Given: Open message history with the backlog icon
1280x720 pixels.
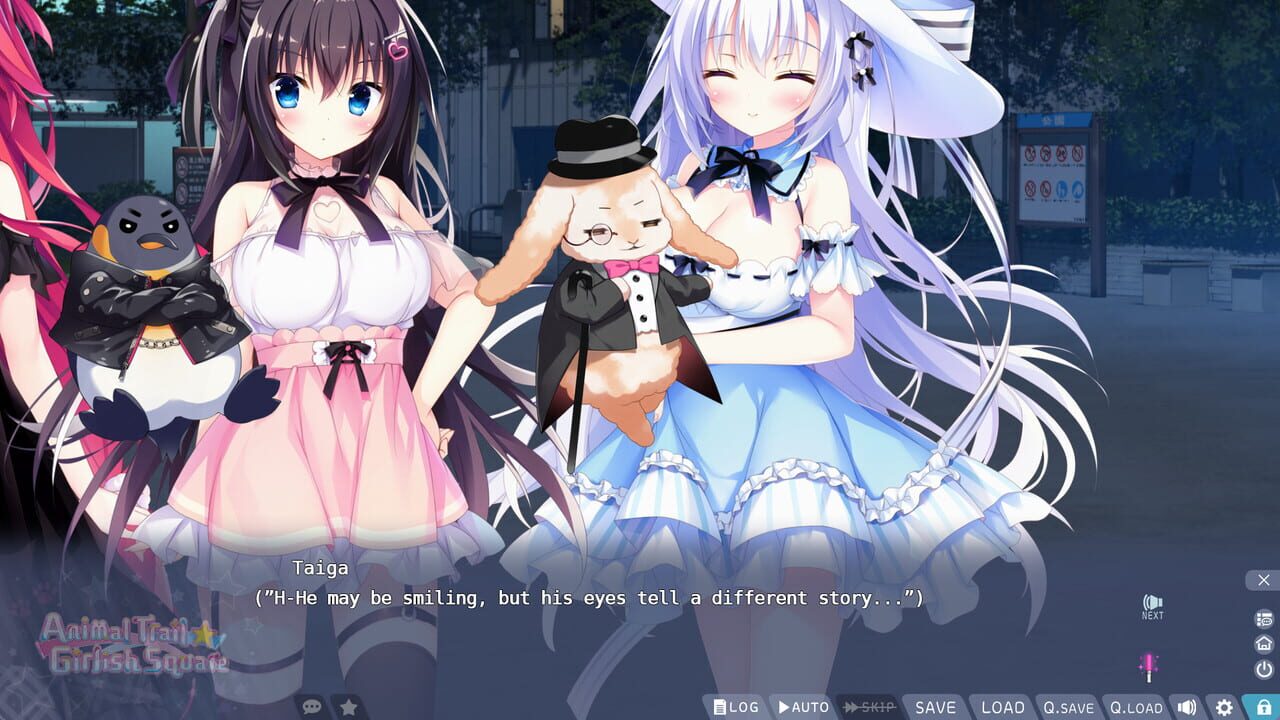Looking at the screenshot, I should click(1264, 618).
